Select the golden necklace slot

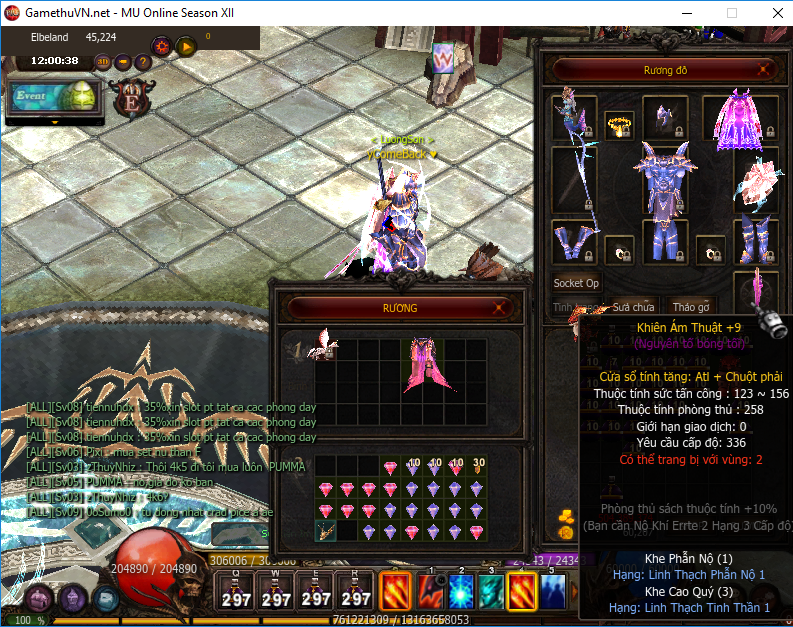pos(619,125)
